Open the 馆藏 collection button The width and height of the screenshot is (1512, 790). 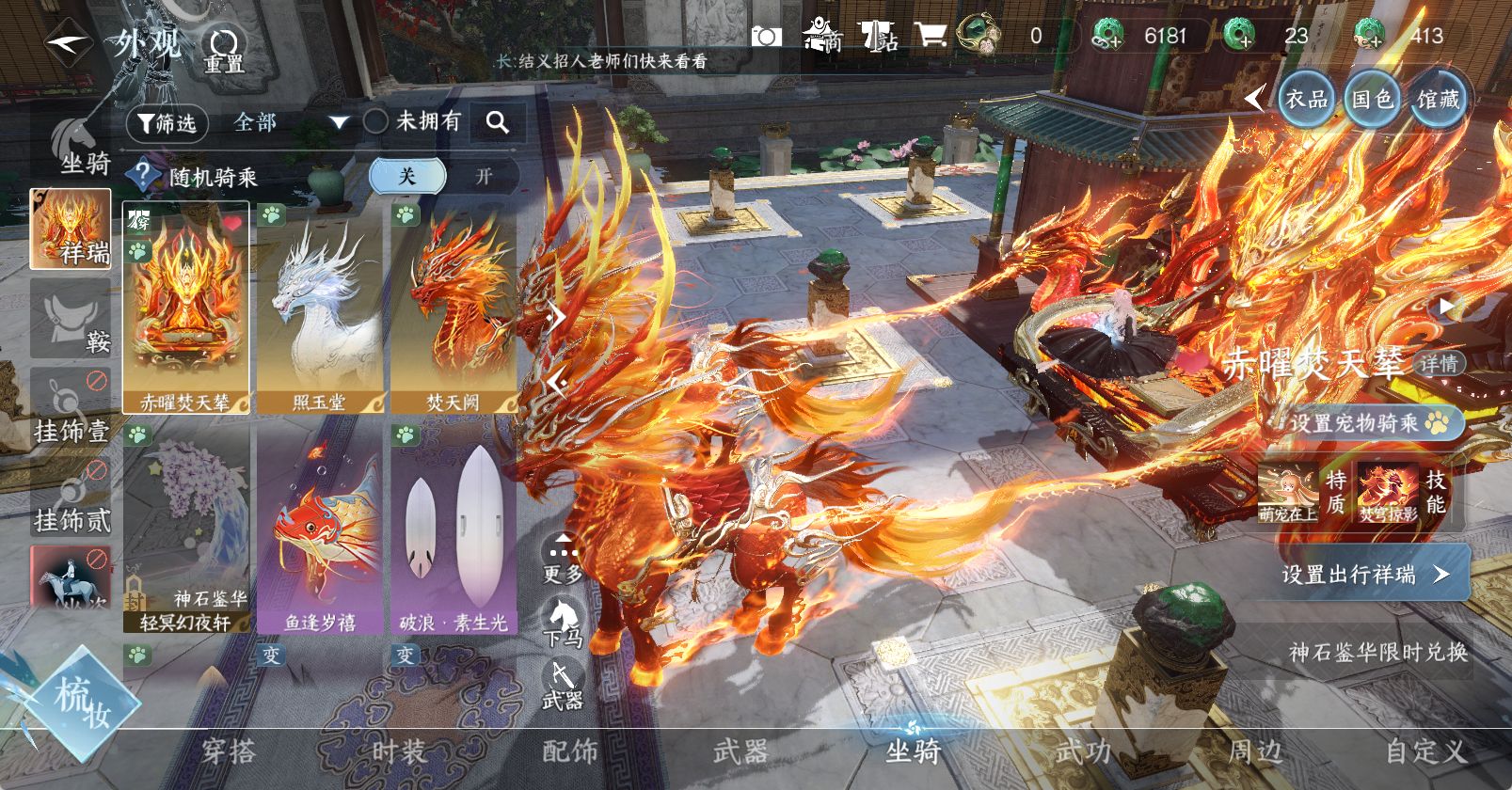(x=1438, y=99)
